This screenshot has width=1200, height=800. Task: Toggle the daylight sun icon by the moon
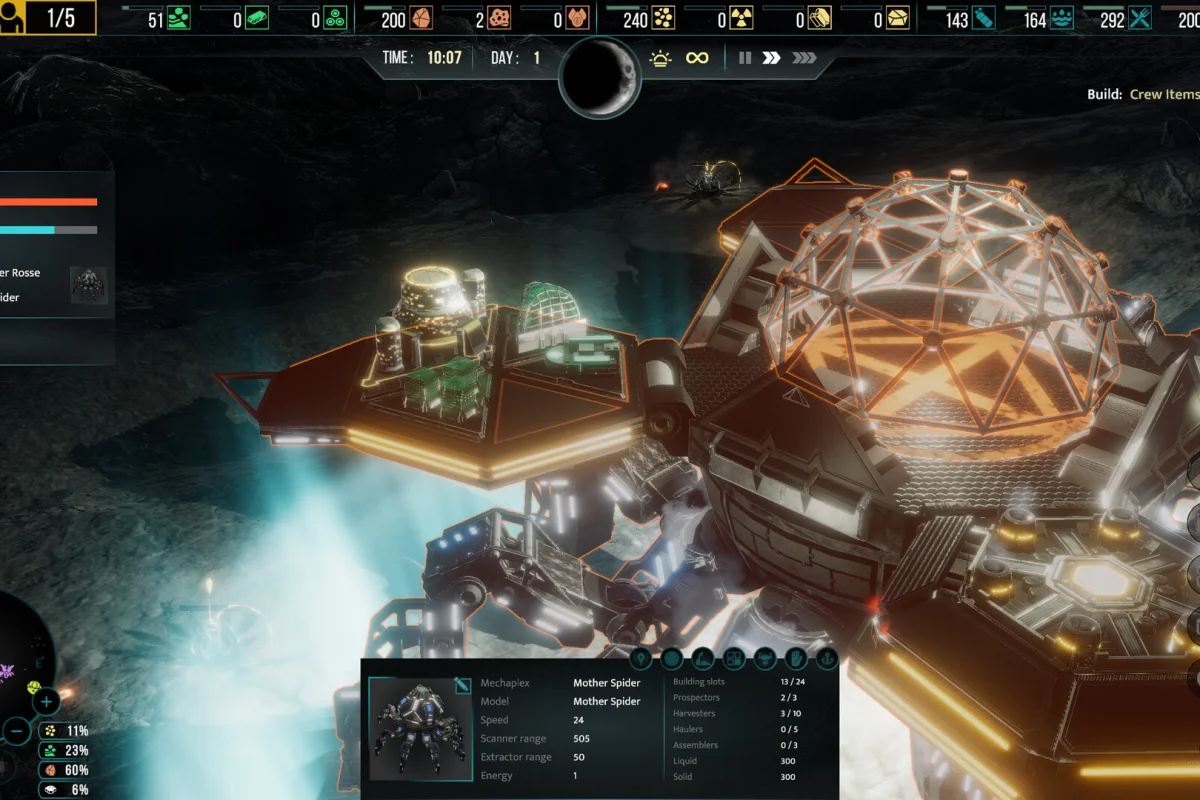point(660,58)
